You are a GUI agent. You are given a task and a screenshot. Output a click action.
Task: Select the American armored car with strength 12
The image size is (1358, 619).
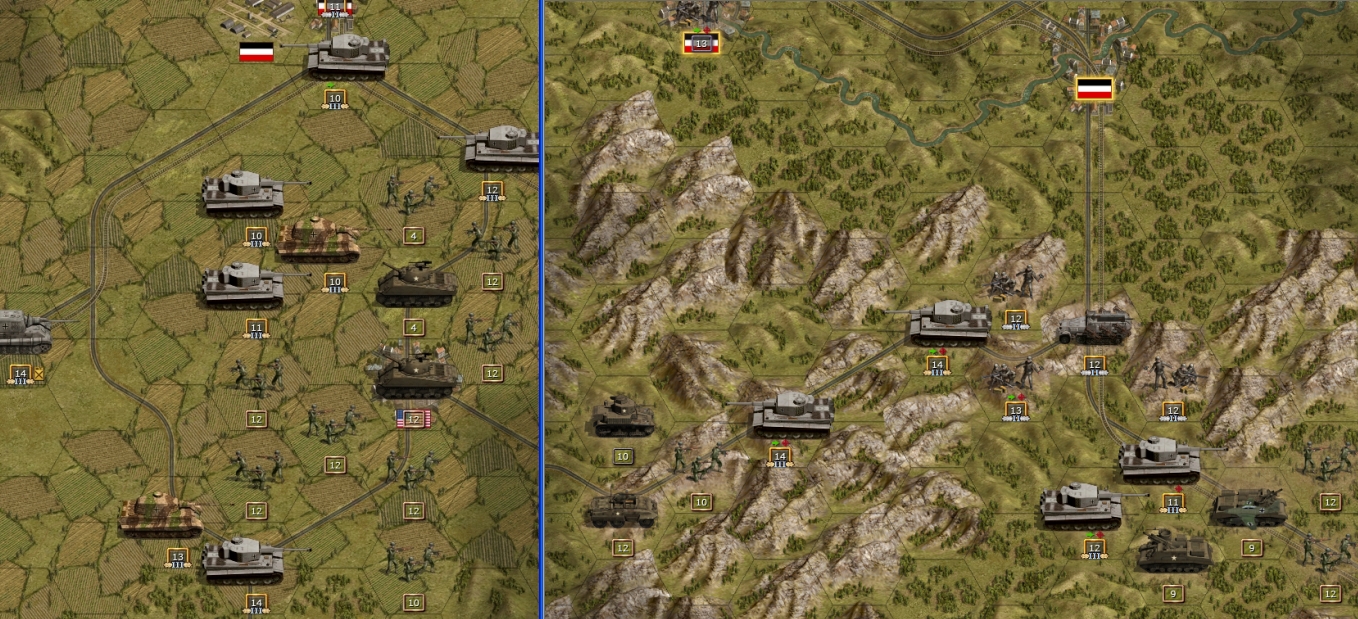621,510
